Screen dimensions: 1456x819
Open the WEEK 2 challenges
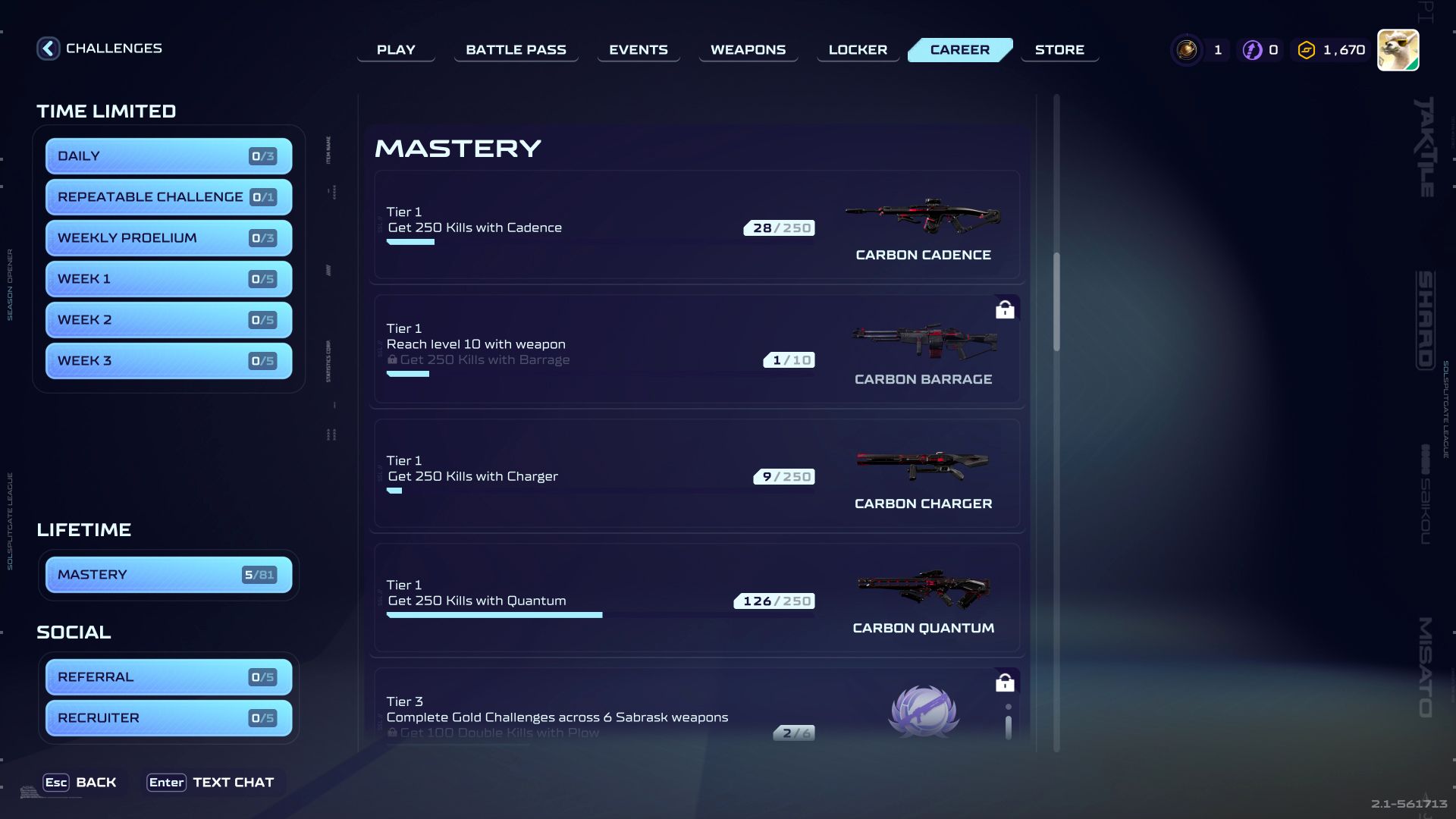point(168,319)
